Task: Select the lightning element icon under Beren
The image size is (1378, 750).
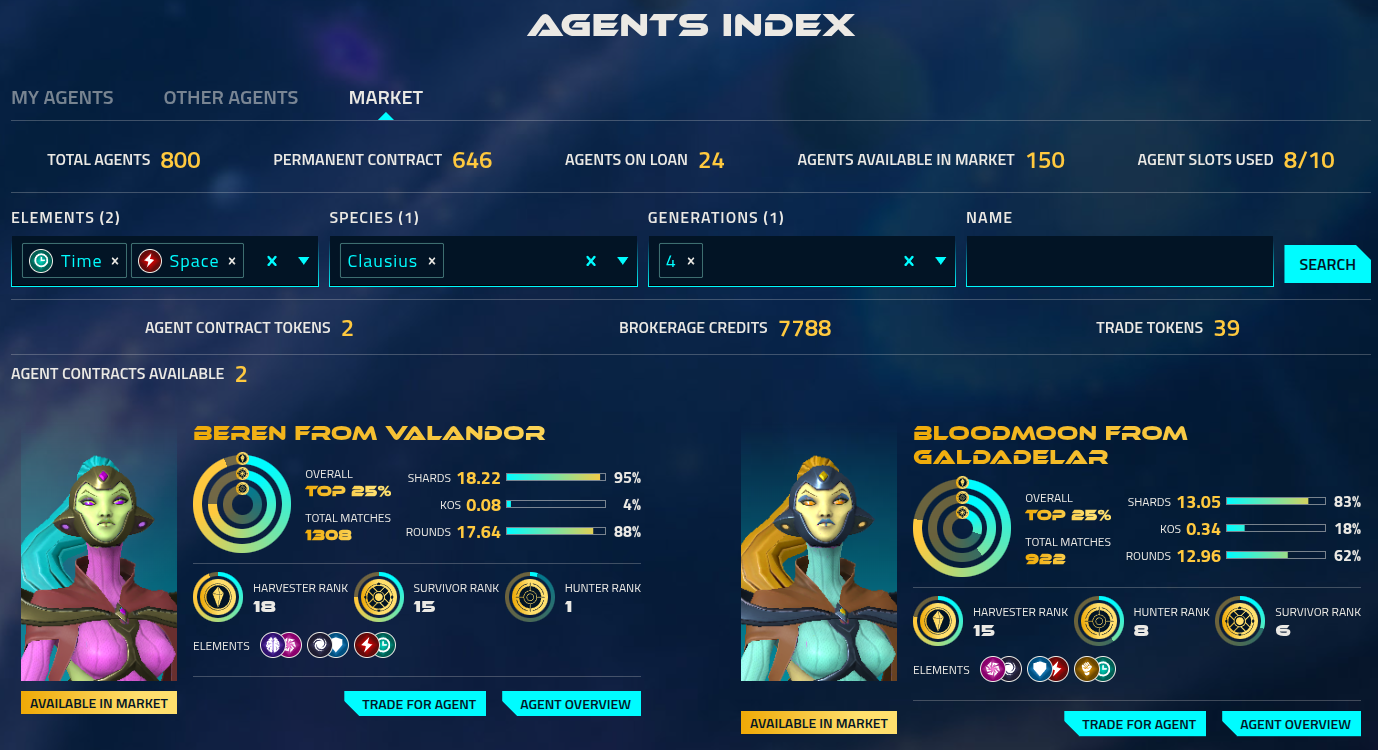Action: click(365, 645)
